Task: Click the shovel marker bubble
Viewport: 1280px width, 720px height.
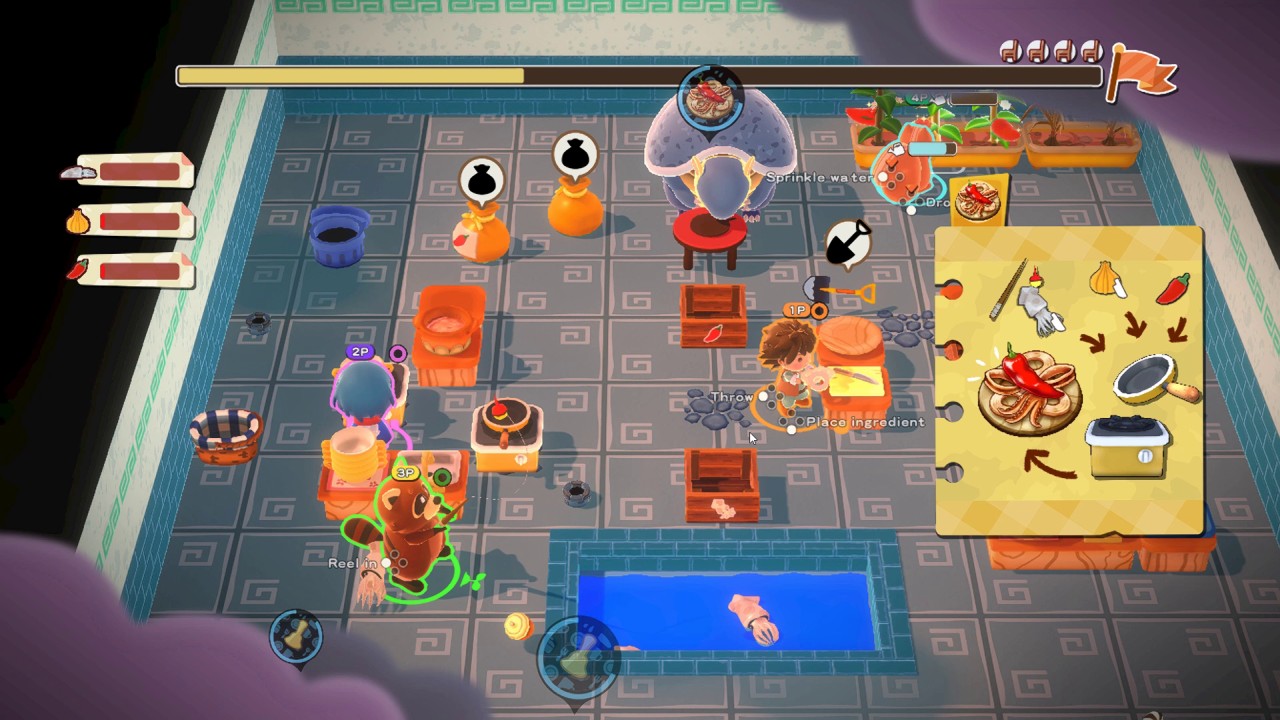Action: (x=848, y=243)
